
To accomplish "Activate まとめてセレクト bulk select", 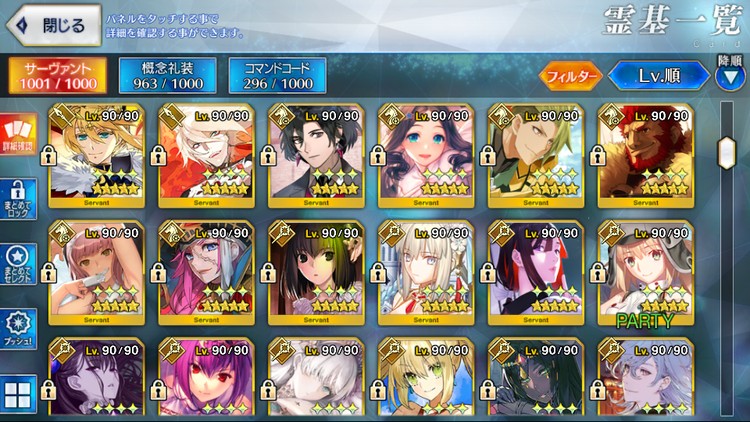I will click(x=19, y=263).
